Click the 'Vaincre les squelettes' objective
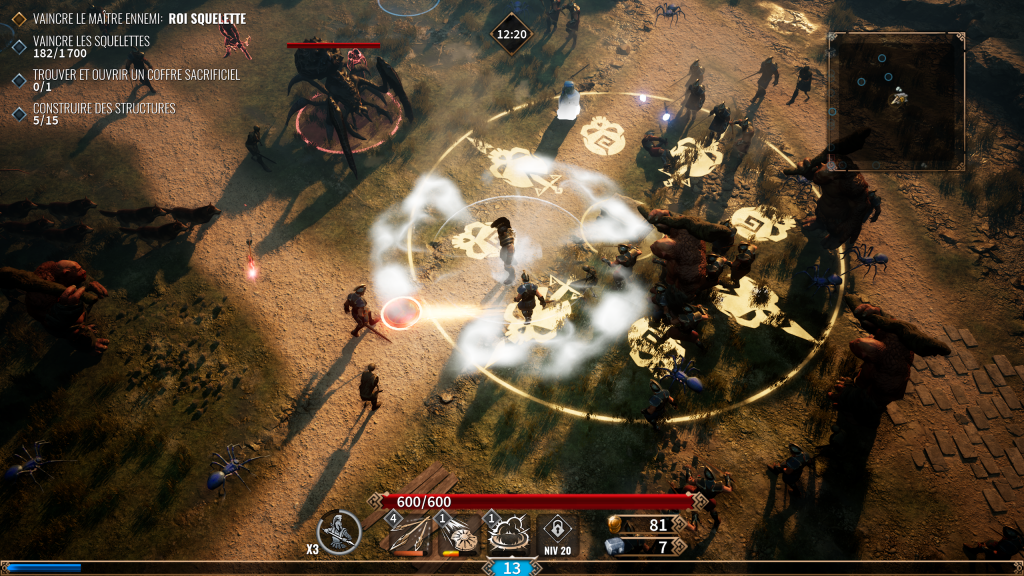1024x576 pixels. pos(91,41)
